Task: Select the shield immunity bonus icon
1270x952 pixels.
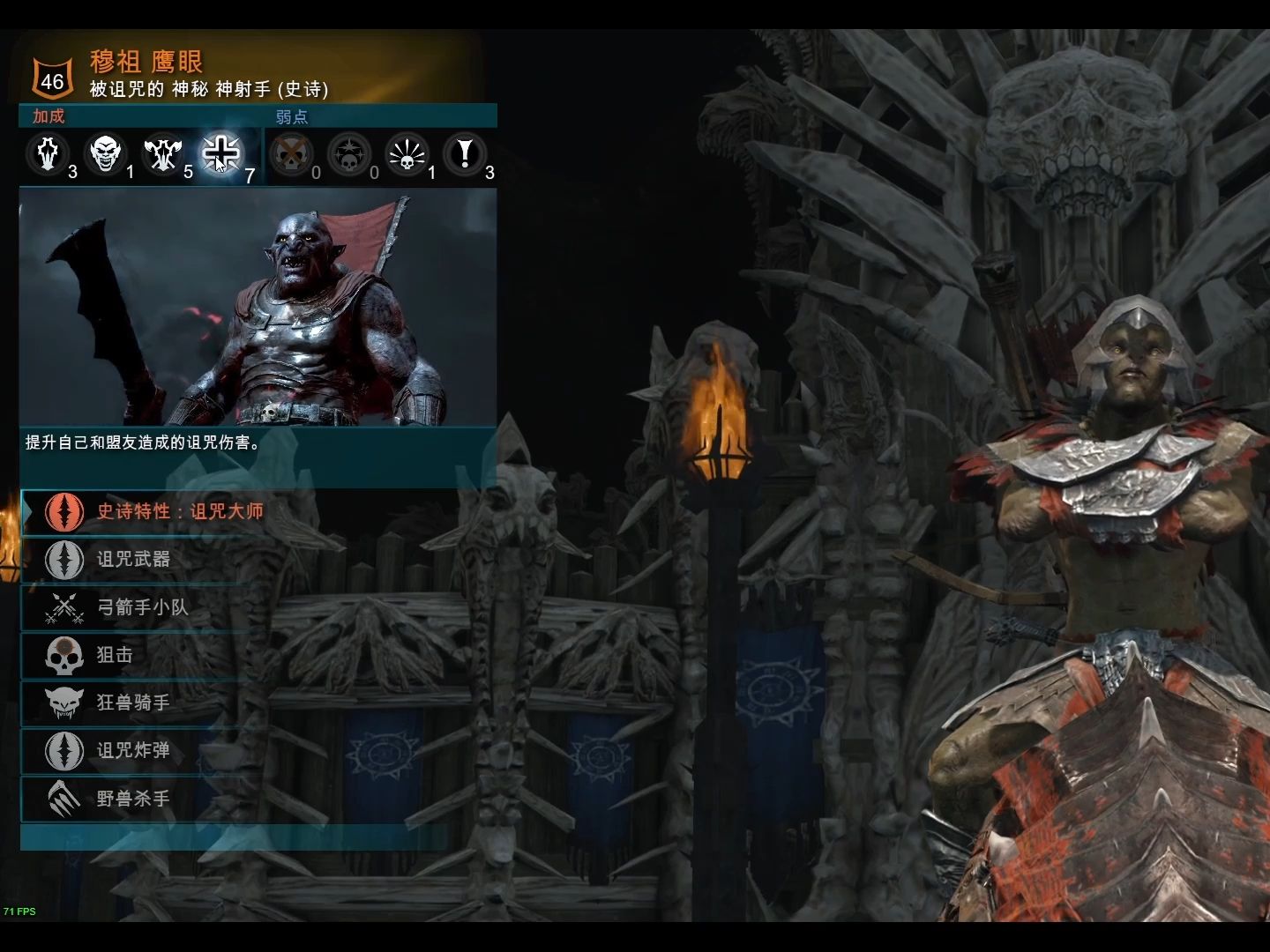Action: click(x=49, y=154)
